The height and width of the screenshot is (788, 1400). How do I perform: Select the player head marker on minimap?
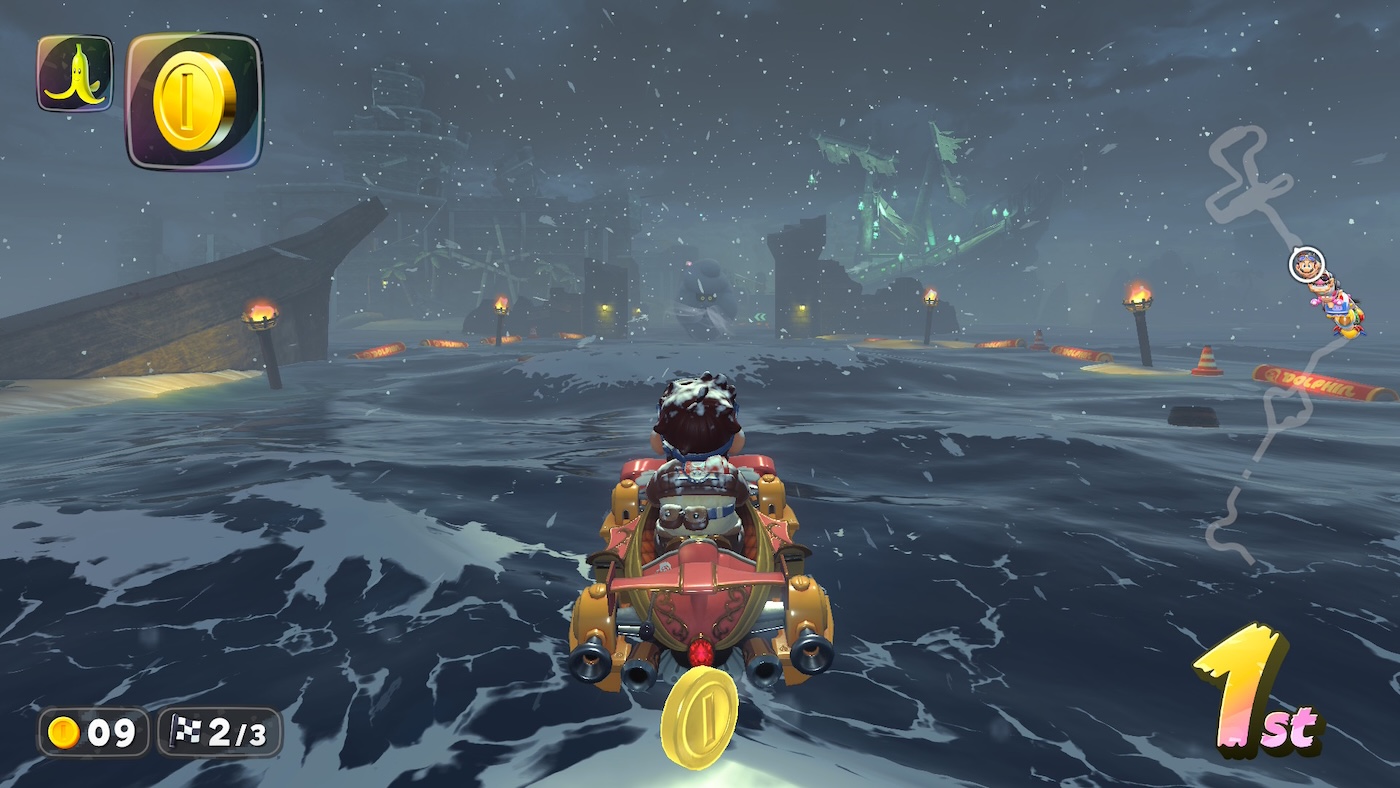coord(1305,264)
